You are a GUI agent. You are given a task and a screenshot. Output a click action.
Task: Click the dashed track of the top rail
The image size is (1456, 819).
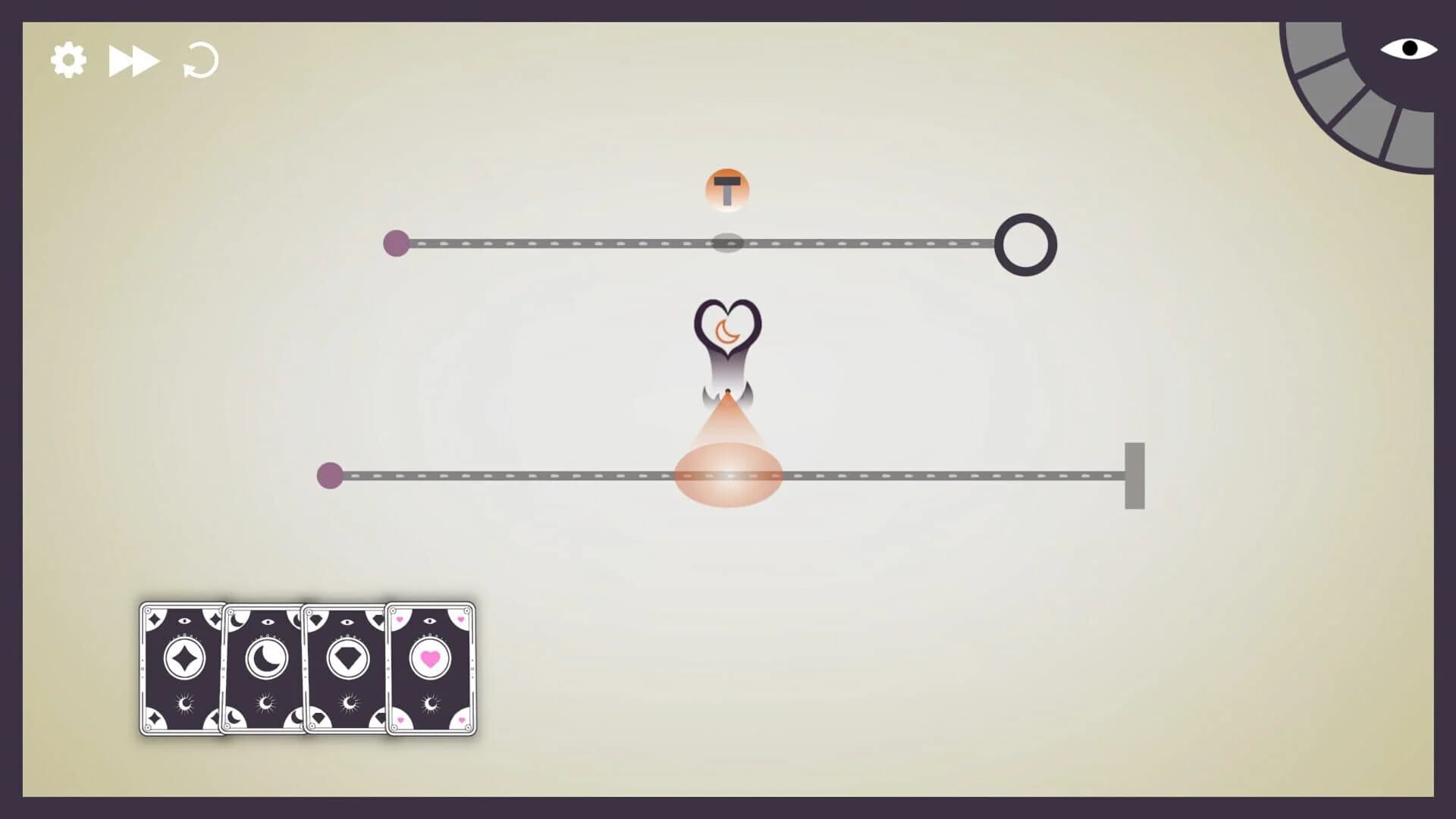(569, 244)
